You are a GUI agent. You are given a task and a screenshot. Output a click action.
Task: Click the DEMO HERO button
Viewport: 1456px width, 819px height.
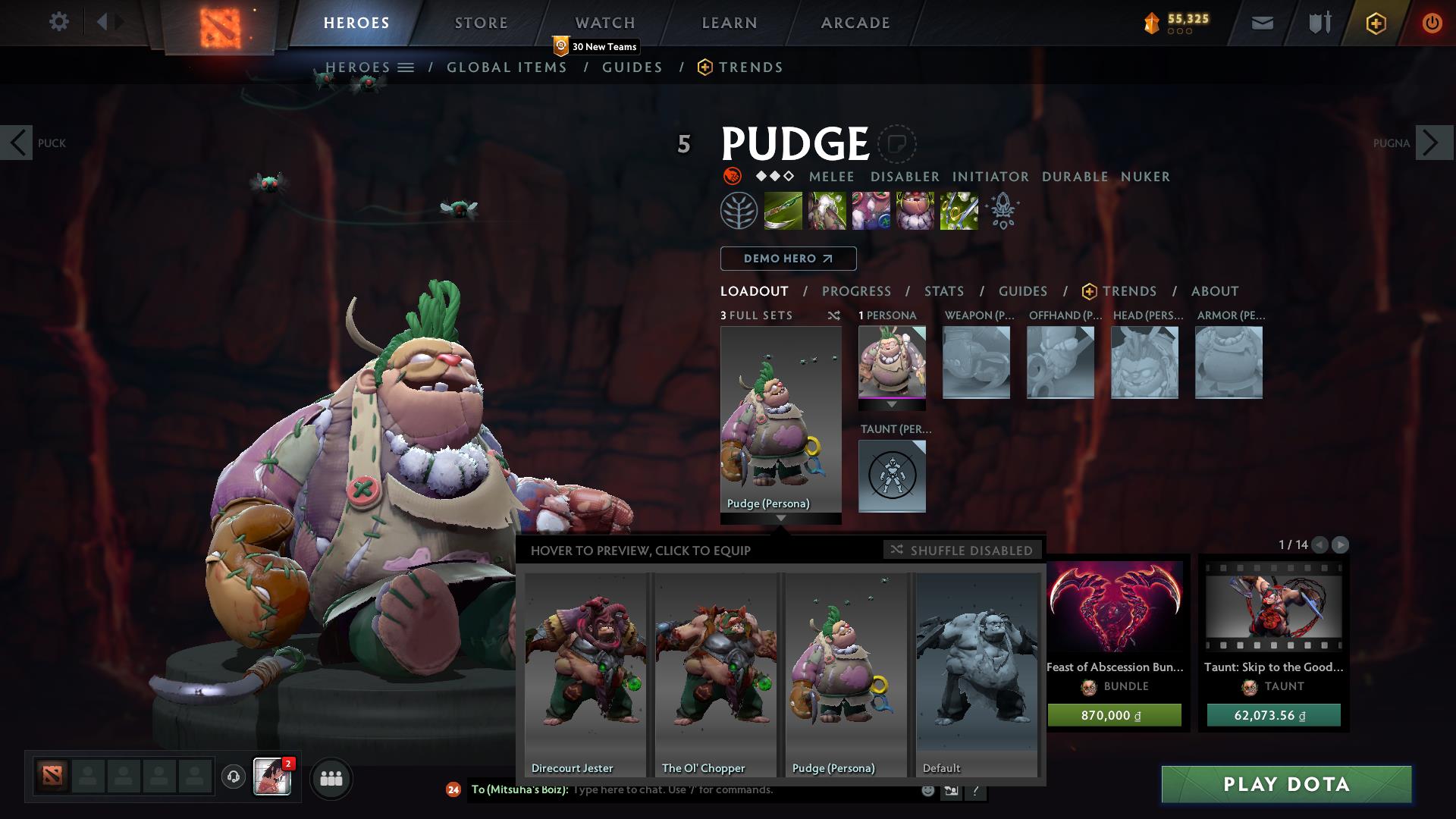point(788,258)
